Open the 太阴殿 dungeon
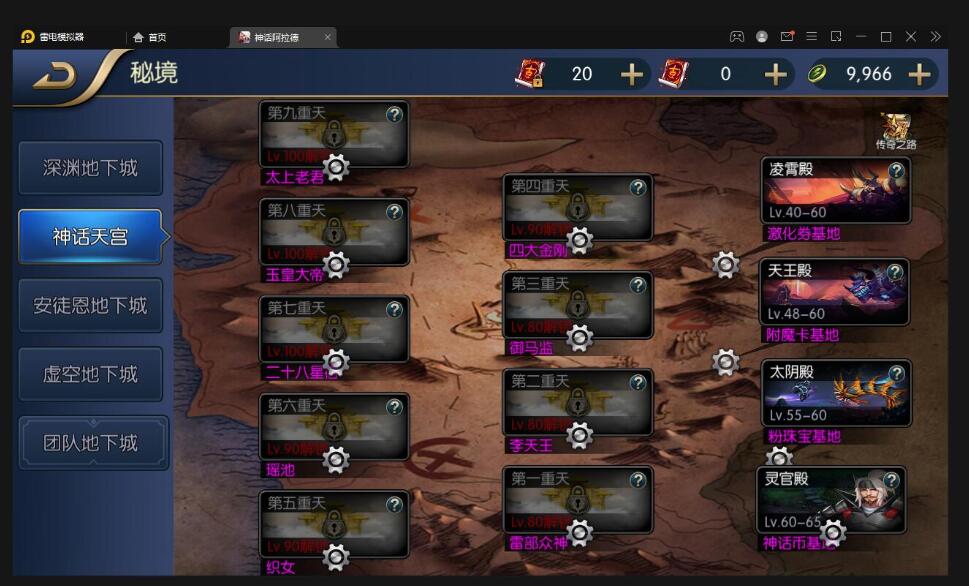This screenshot has height=586, width=969. (834, 393)
